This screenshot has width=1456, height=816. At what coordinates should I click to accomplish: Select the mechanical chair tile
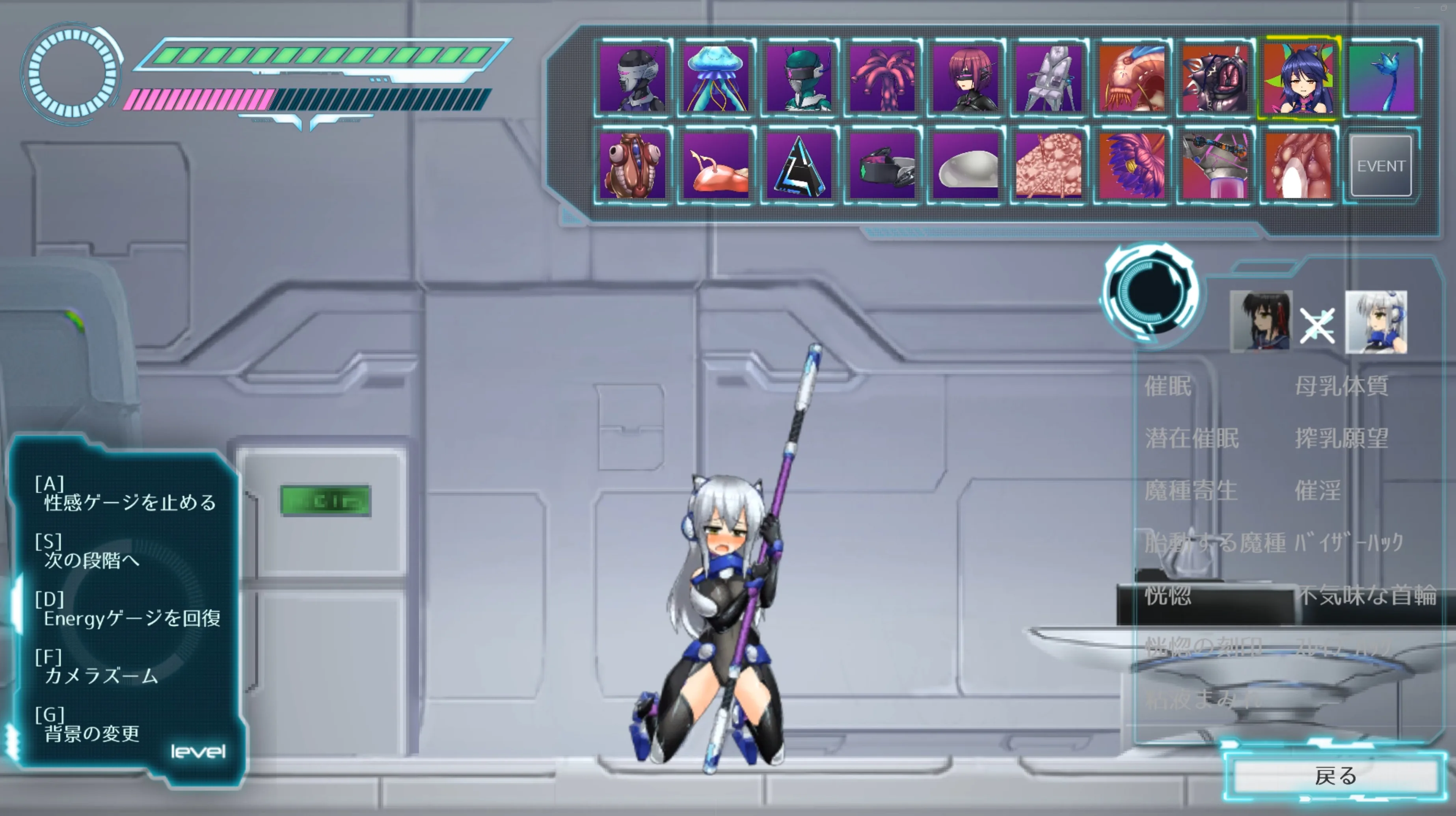click(x=1049, y=79)
